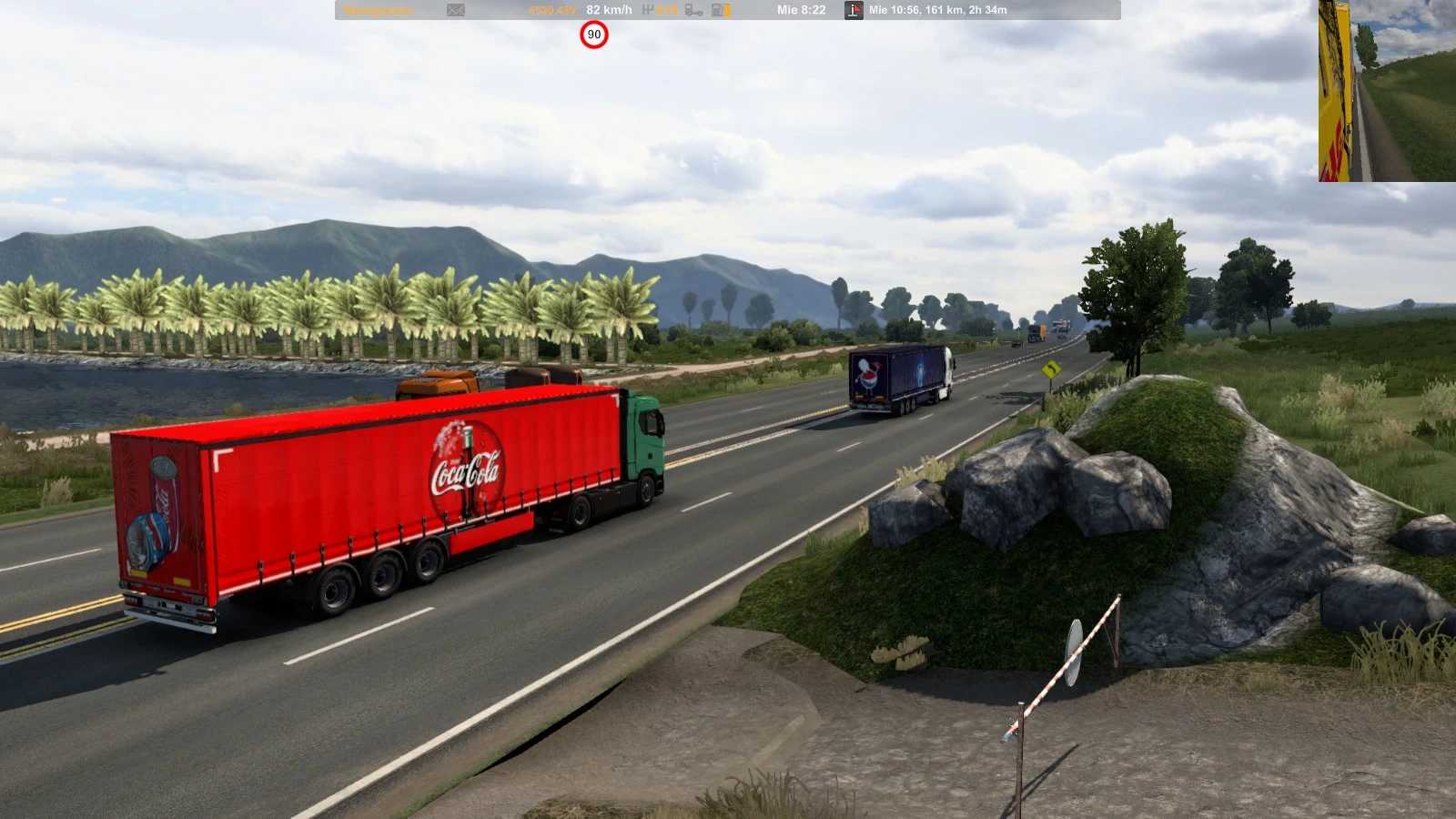The width and height of the screenshot is (1456, 819).
Task: Click the gear shift icon
Action: click(x=648, y=10)
